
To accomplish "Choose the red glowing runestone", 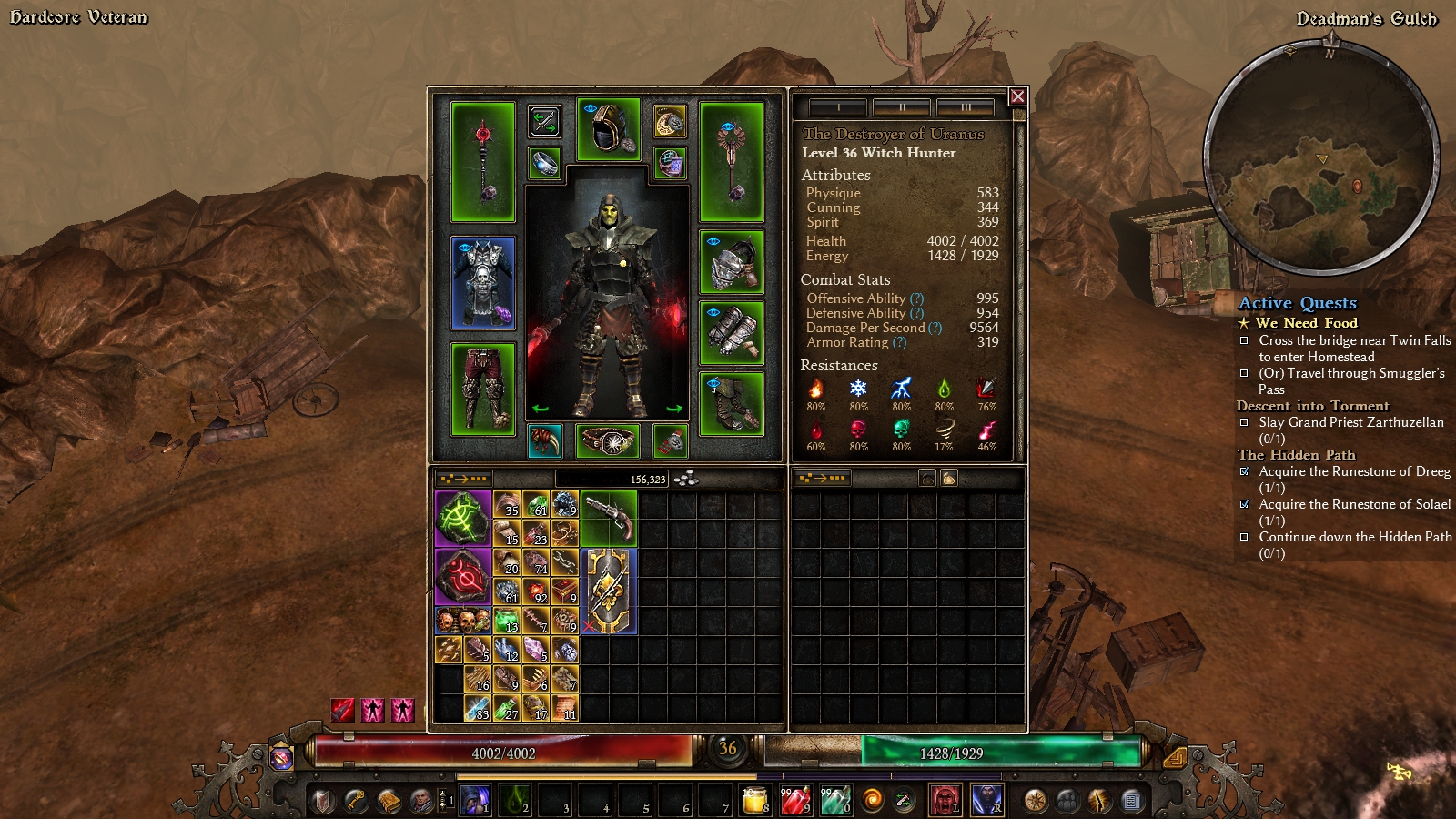I will point(463,576).
